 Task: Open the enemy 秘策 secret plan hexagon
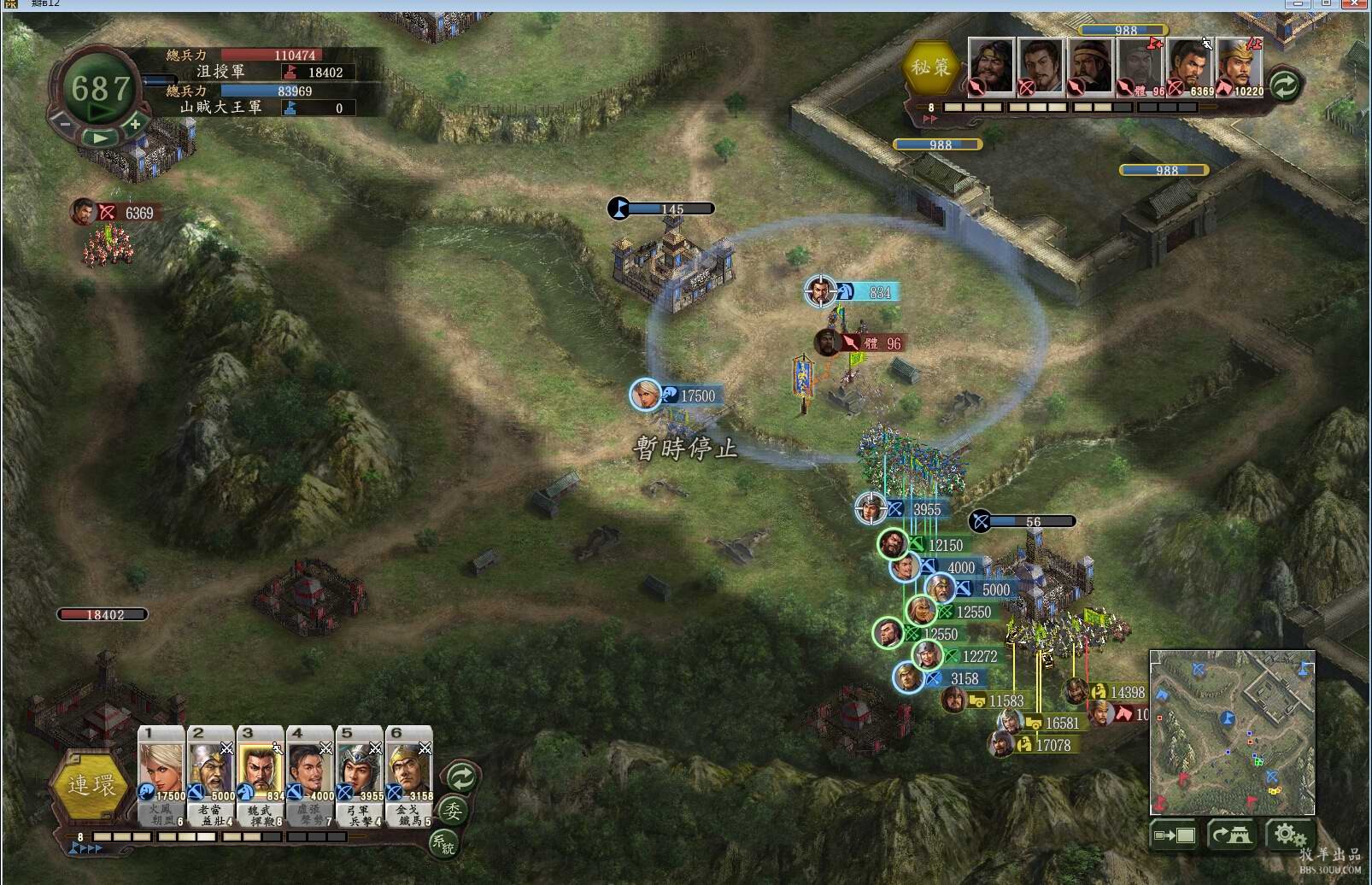pyautogui.click(x=929, y=67)
